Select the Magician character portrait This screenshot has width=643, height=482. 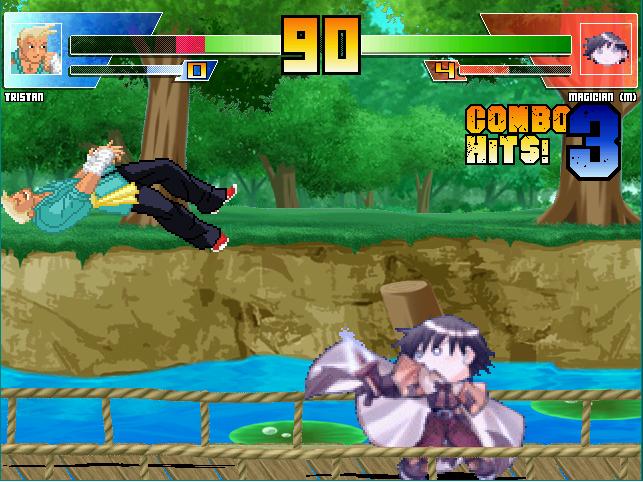[604, 48]
